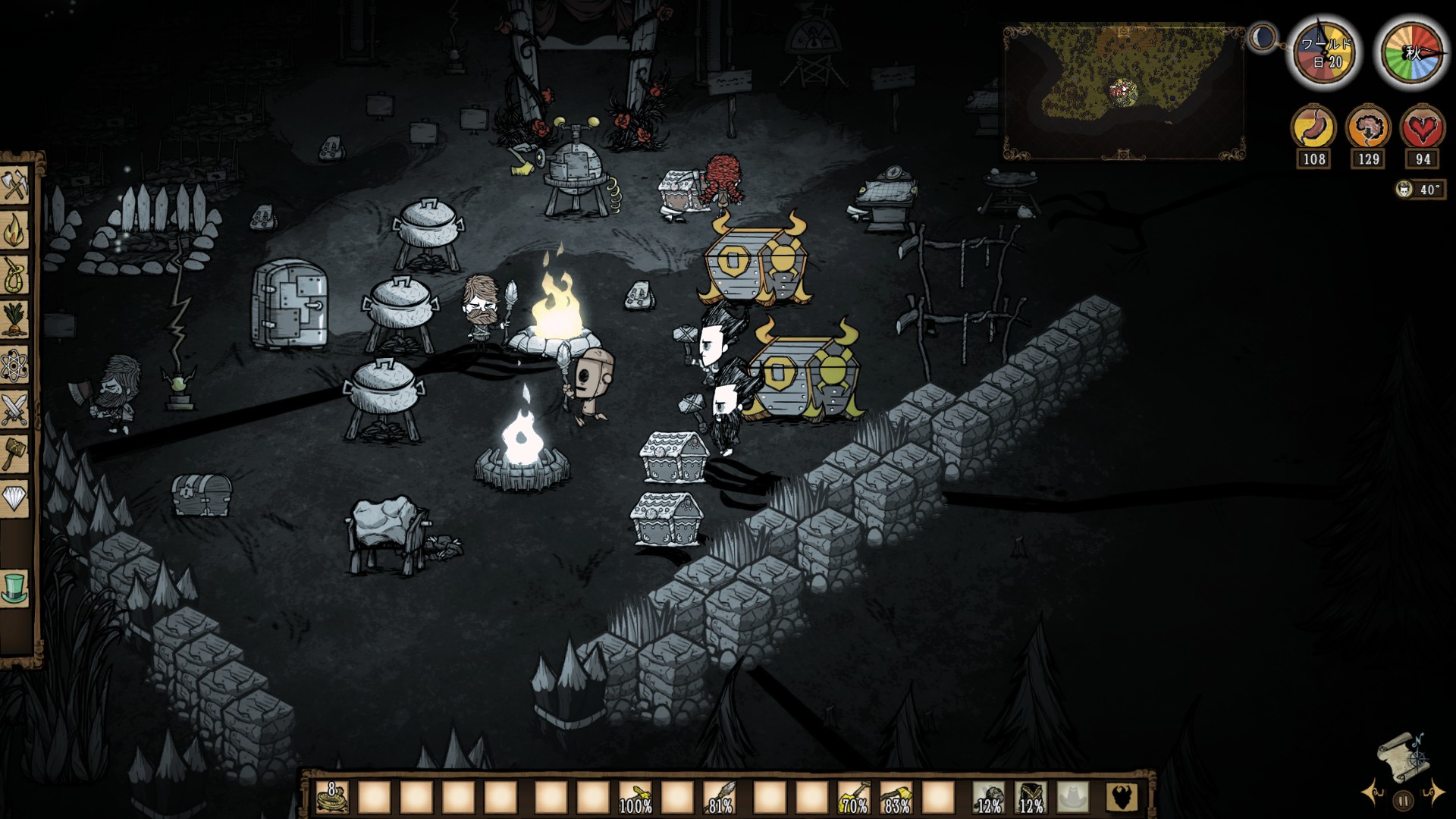Screen dimensions: 1456x819
Task: Select the hammer Structures crafting tab
Action: click(15, 453)
